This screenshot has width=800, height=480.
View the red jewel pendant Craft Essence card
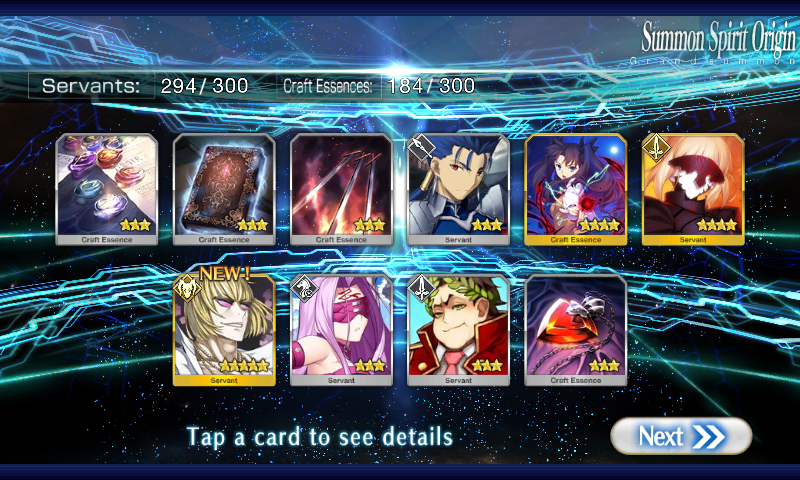576,330
